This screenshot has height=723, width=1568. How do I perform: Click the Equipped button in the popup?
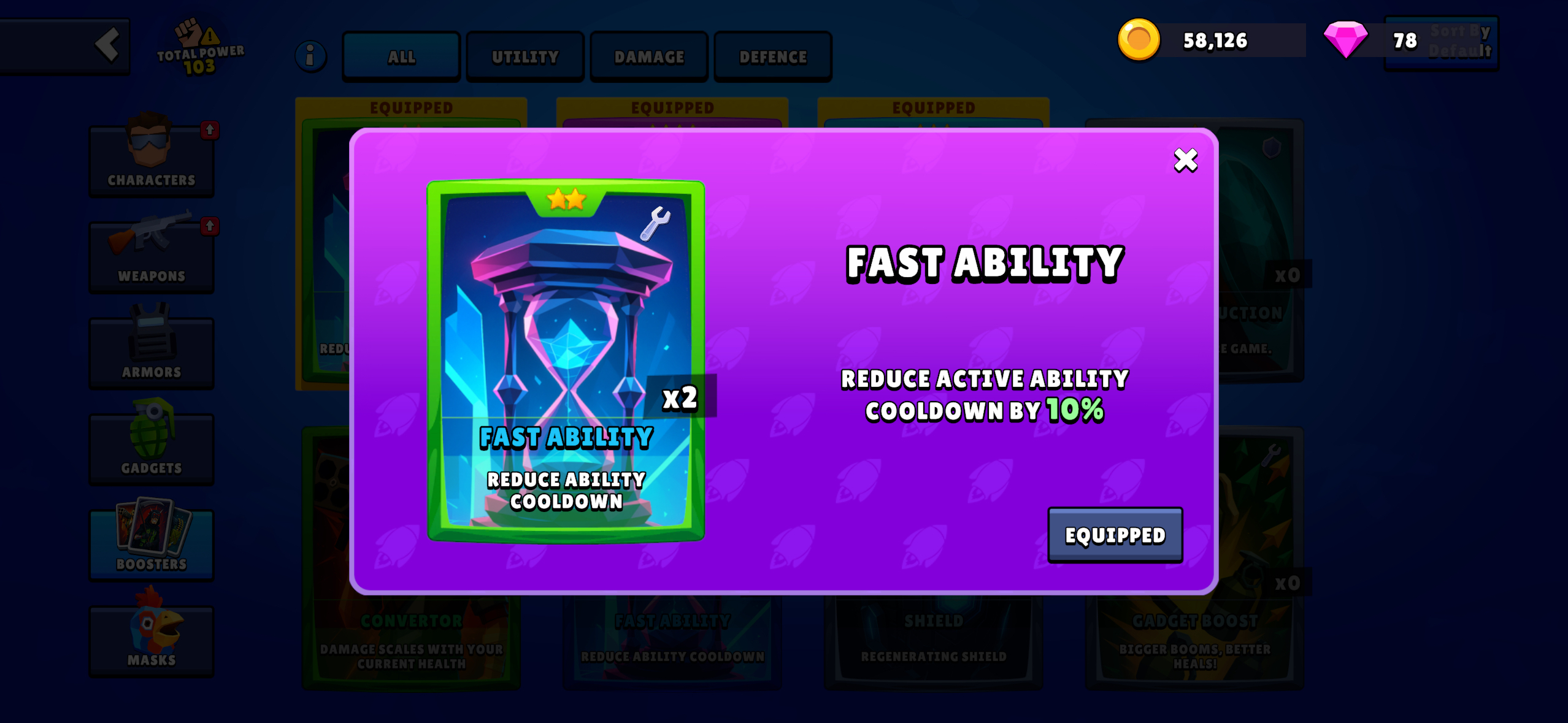pyautogui.click(x=1115, y=535)
